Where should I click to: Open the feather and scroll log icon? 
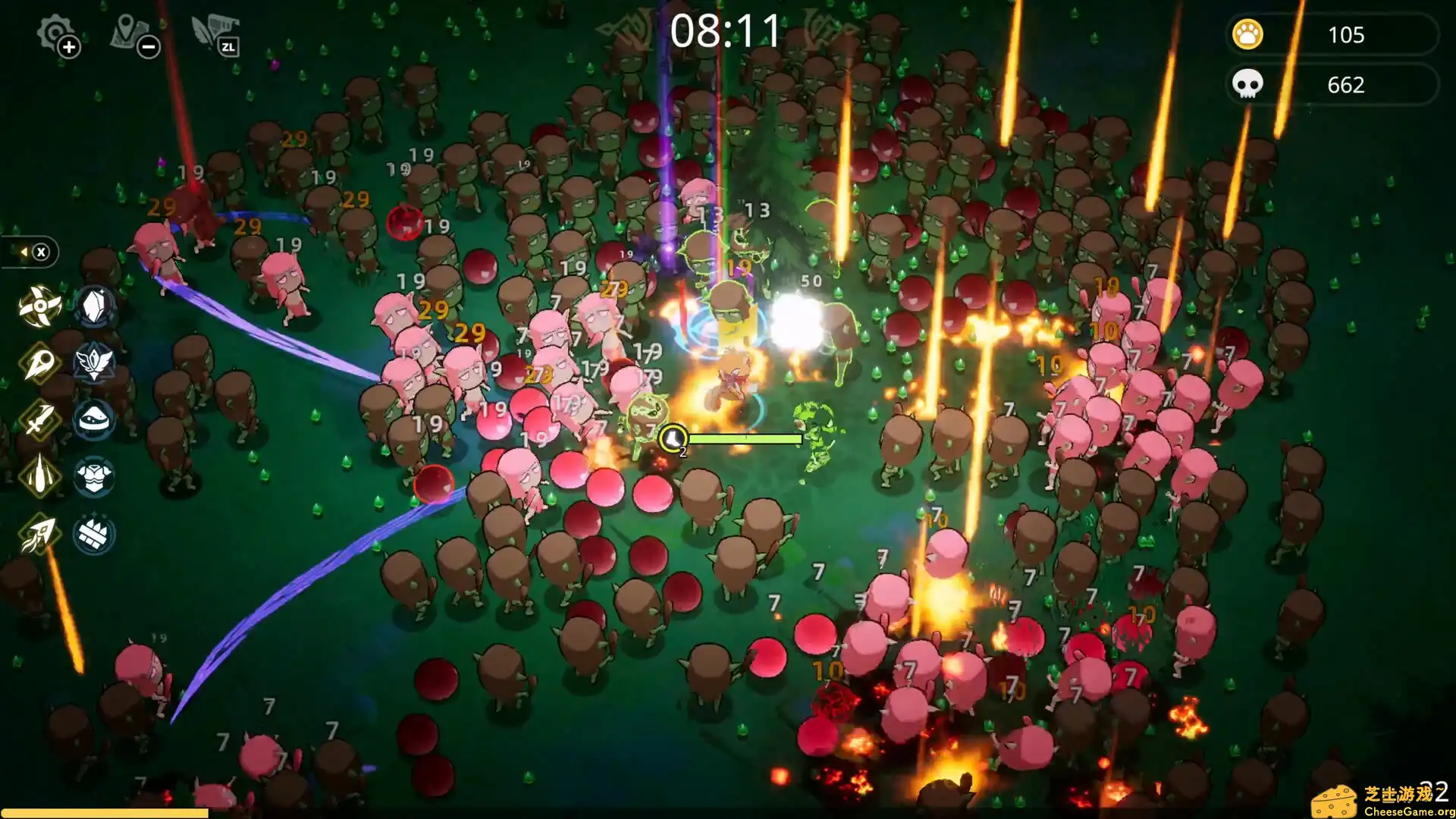(215, 35)
